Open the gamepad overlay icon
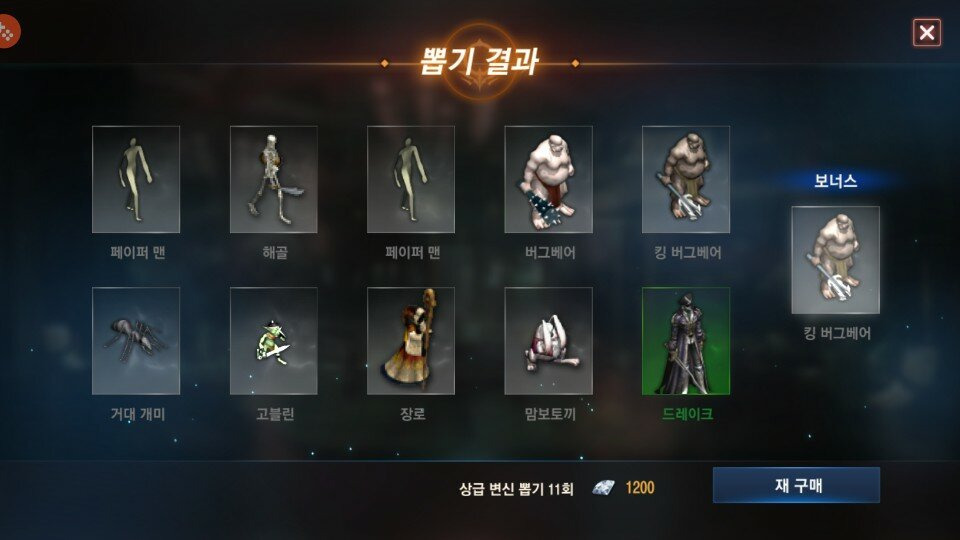Viewport: 960px width, 540px height. [x=8, y=31]
